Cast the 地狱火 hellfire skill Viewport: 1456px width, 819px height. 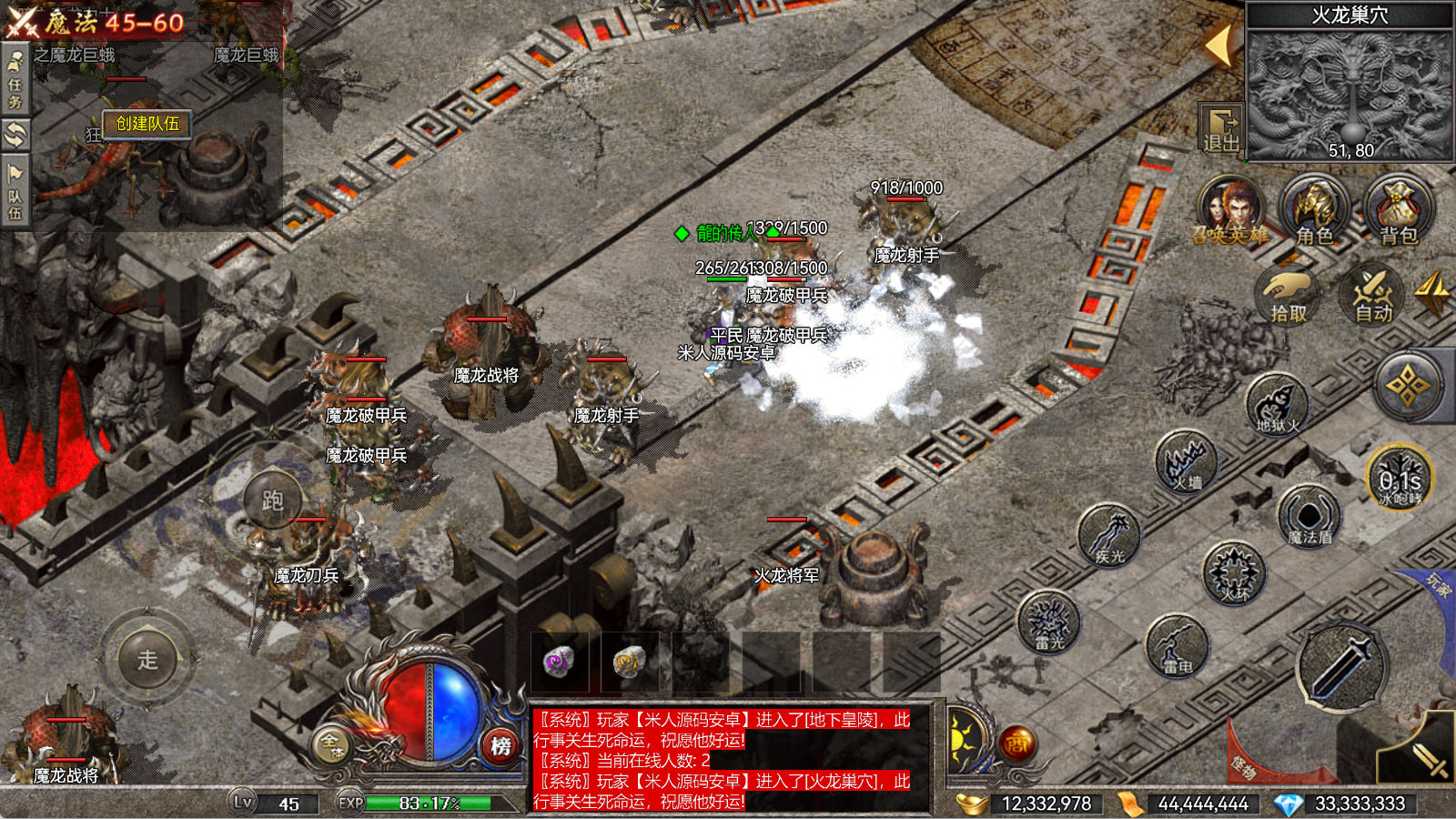click(1277, 405)
